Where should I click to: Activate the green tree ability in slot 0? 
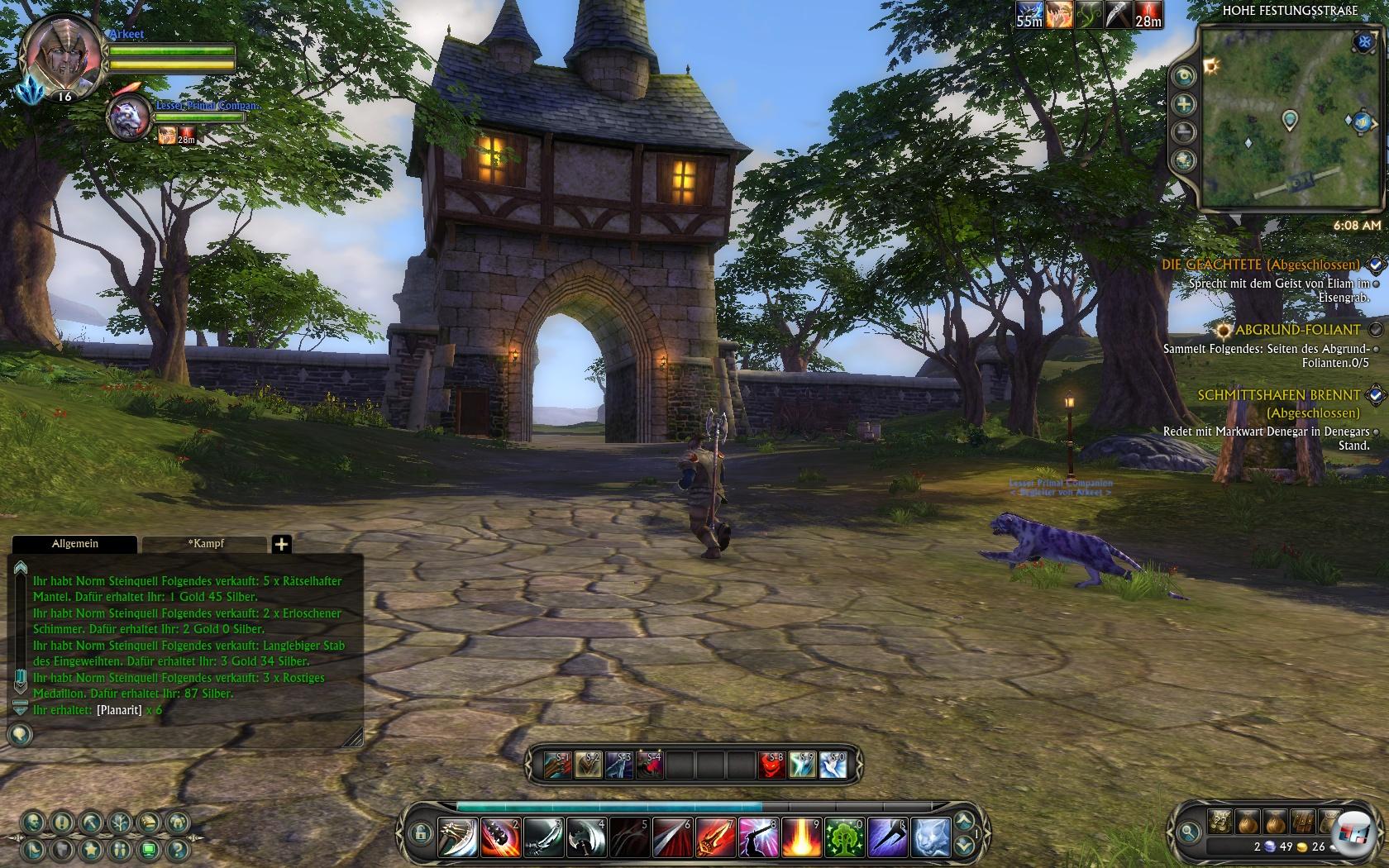[844, 837]
